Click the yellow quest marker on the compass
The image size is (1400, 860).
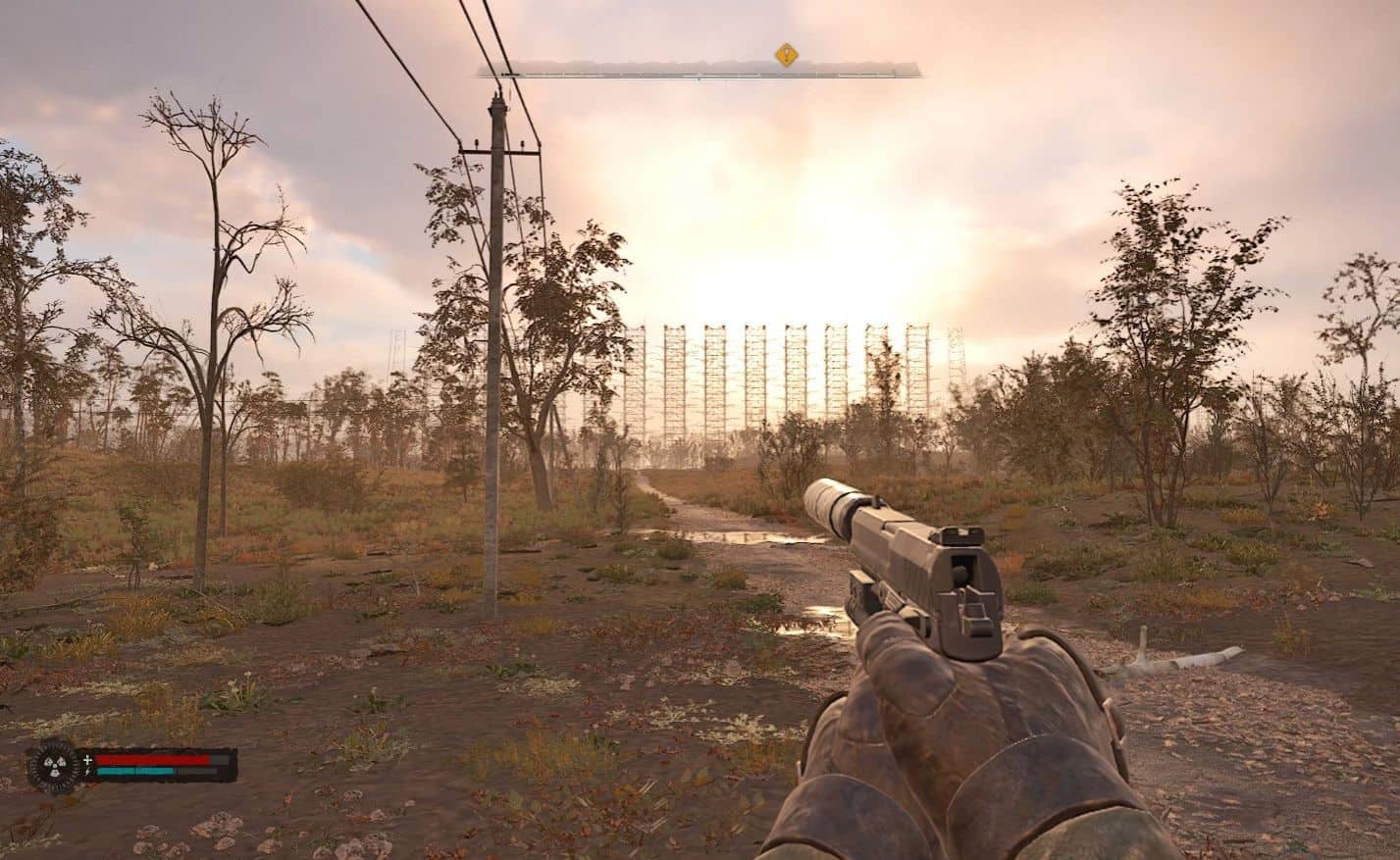[x=786, y=55]
